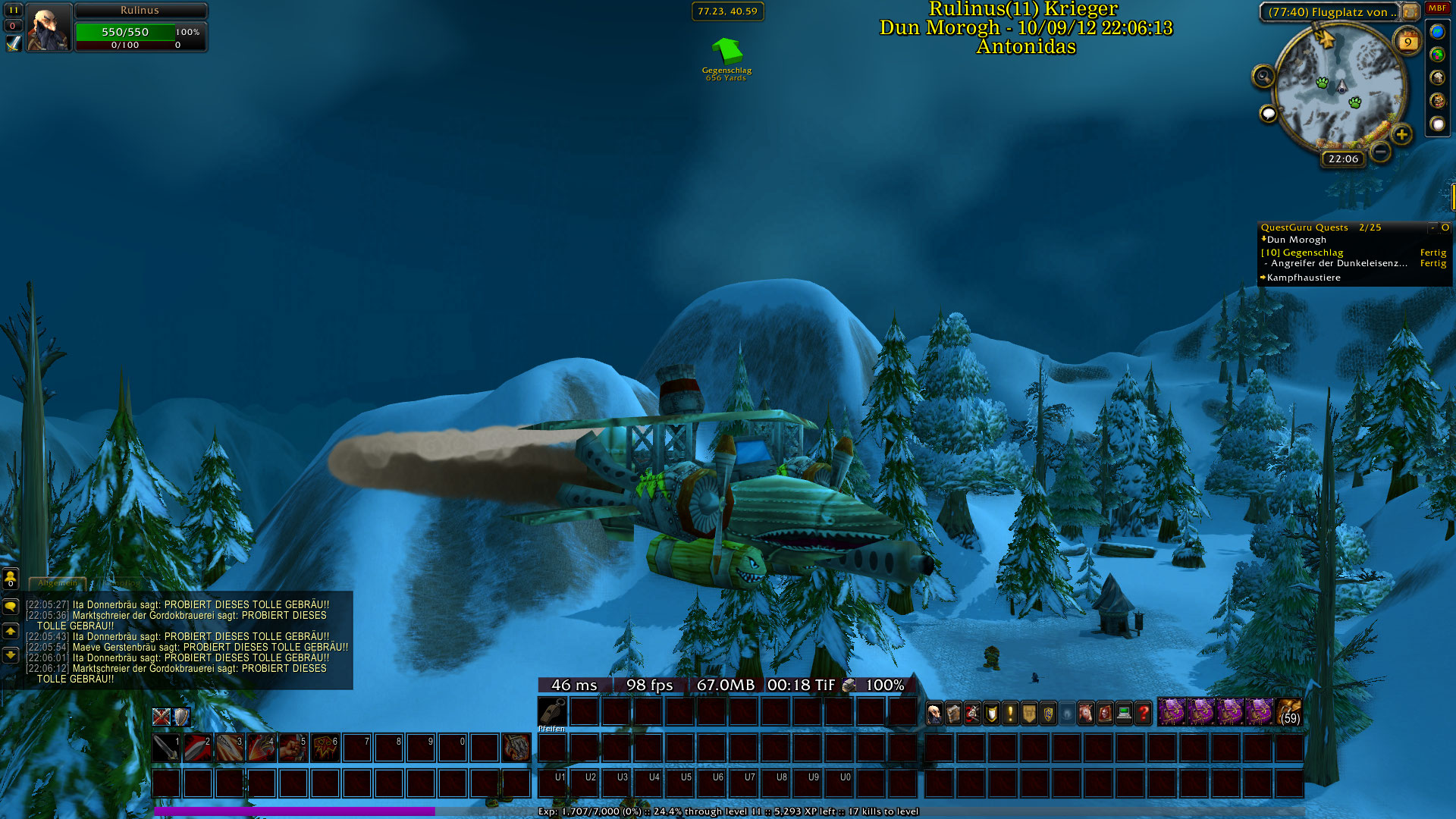Open the character info micro button
Image resolution: width=1456 pixels, height=819 pixels.
coord(935,714)
